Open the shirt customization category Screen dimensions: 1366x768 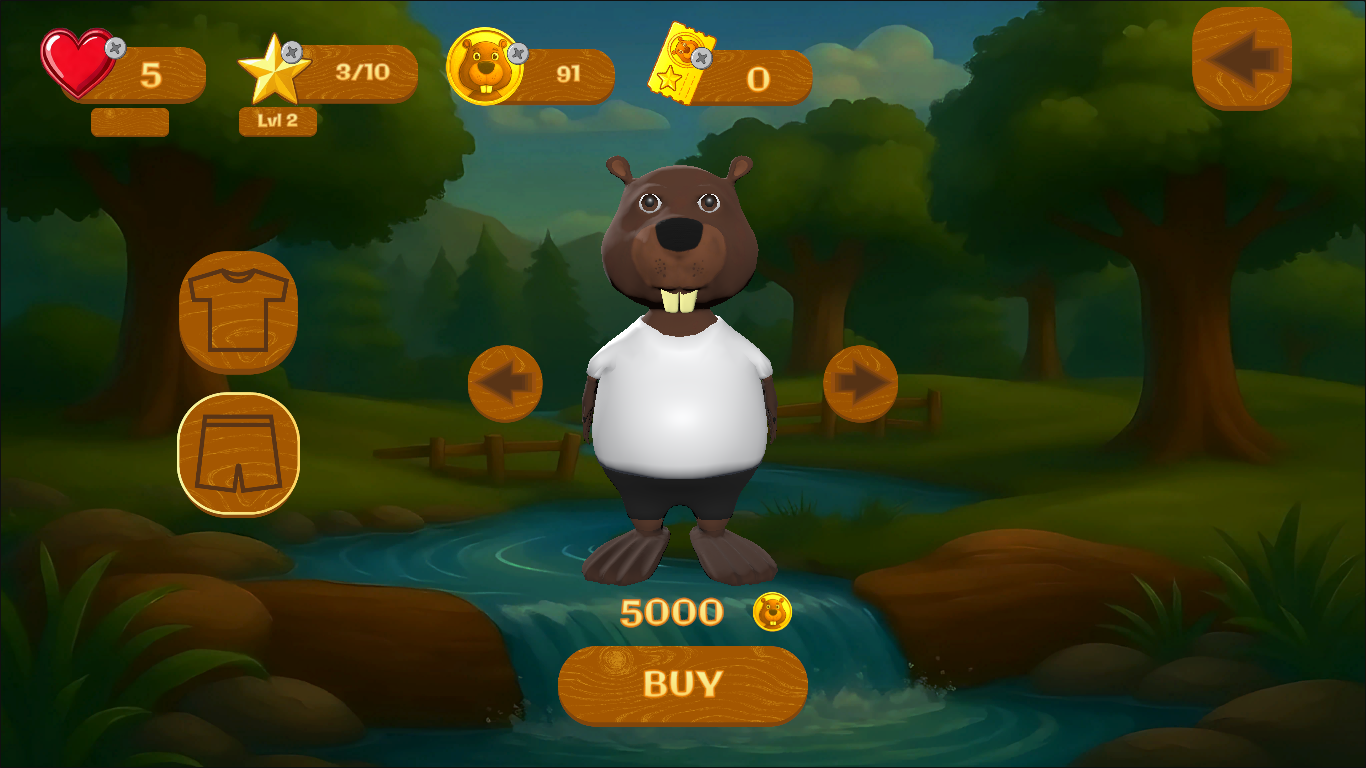coord(239,312)
